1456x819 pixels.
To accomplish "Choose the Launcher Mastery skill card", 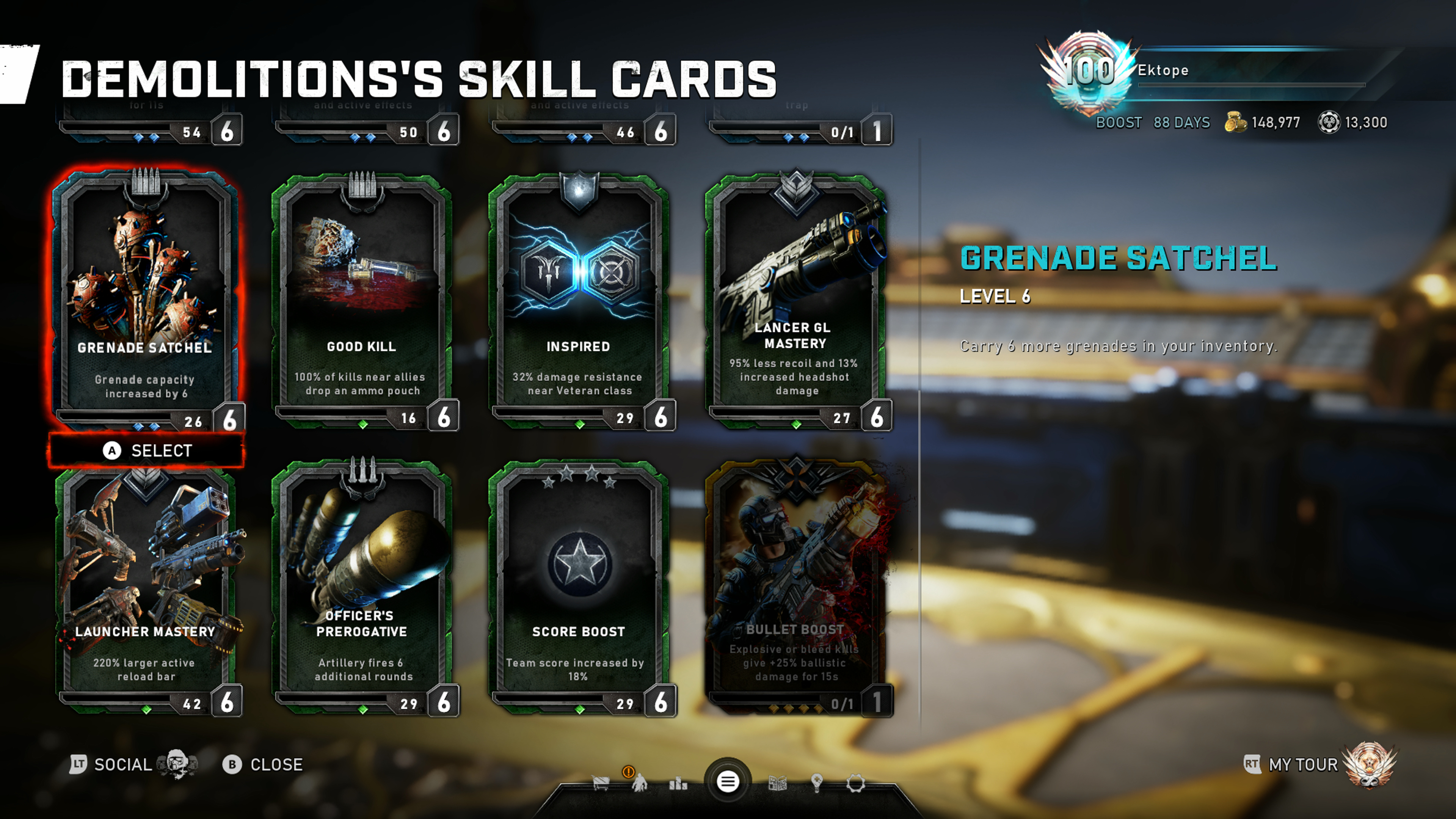I will (146, 588).
